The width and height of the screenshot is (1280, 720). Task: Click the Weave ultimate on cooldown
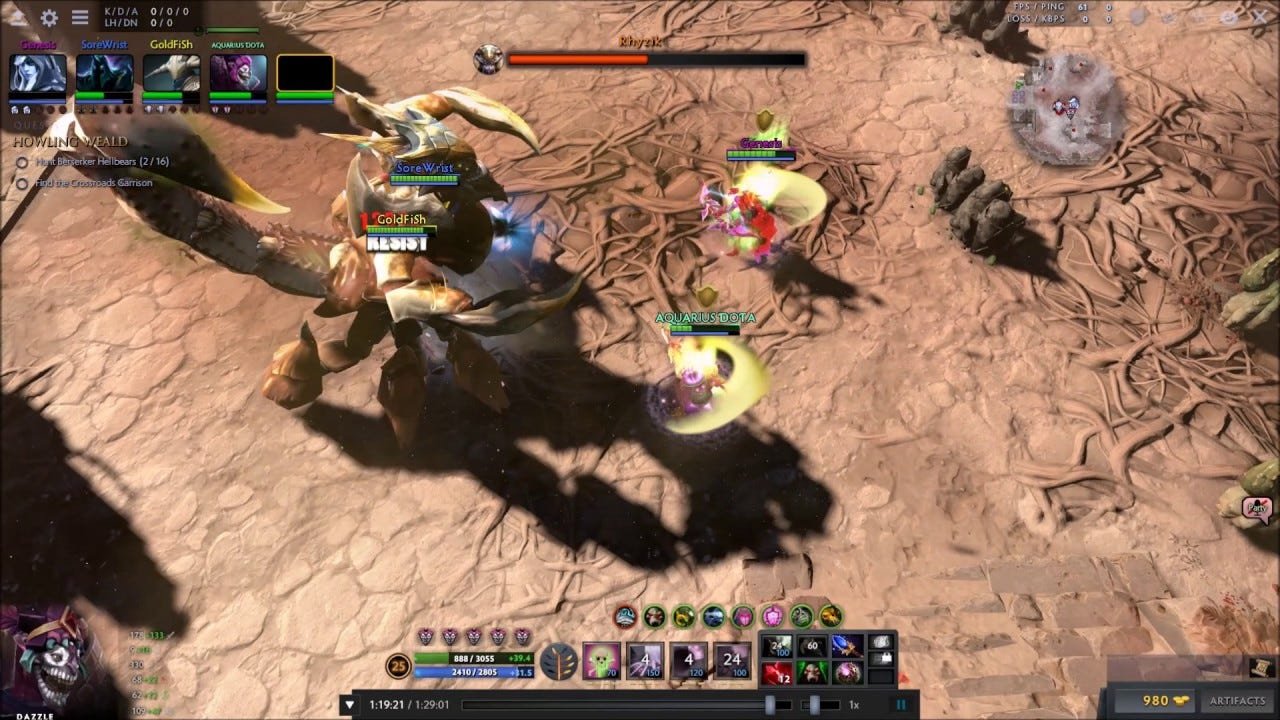(730, 660)
